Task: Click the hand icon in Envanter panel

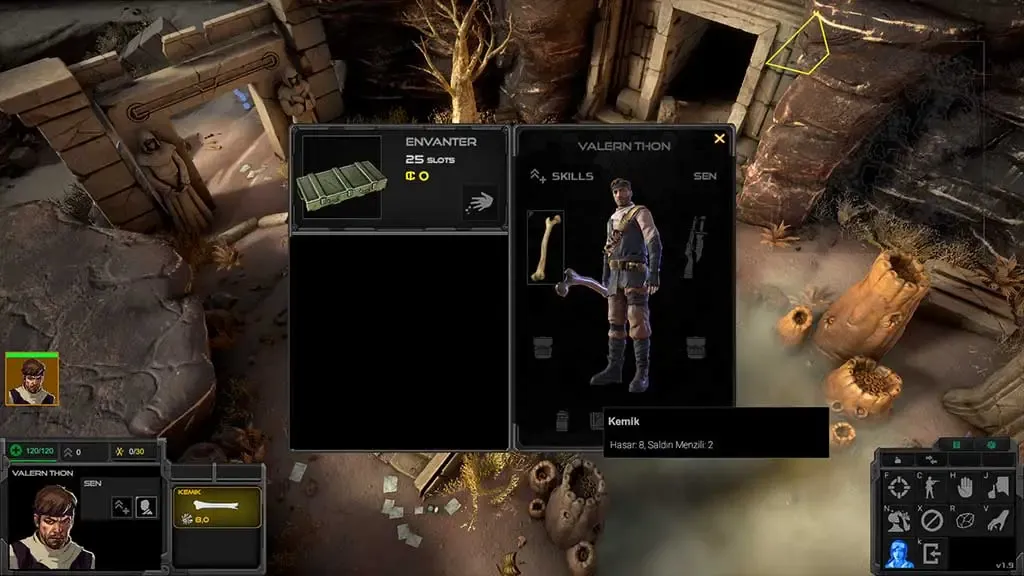Action: click(481, 202)
